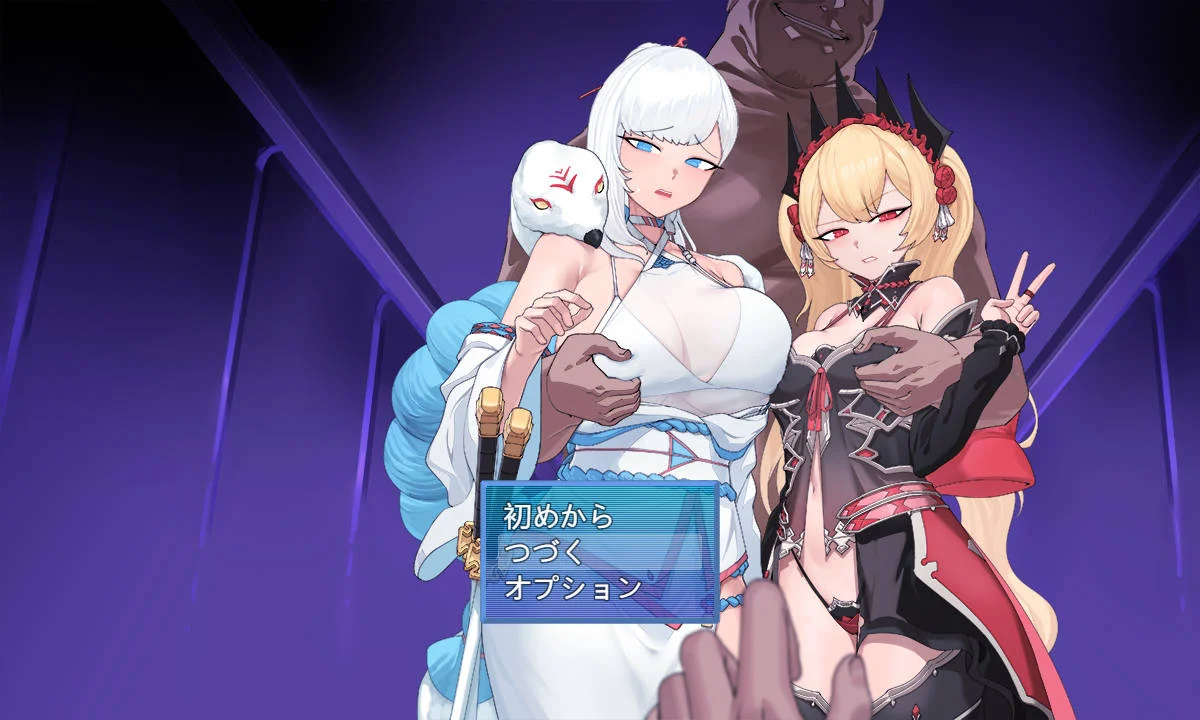Select 初めから to start a new game
This screenshot has width=1200, height=720.
coord(558,517)
